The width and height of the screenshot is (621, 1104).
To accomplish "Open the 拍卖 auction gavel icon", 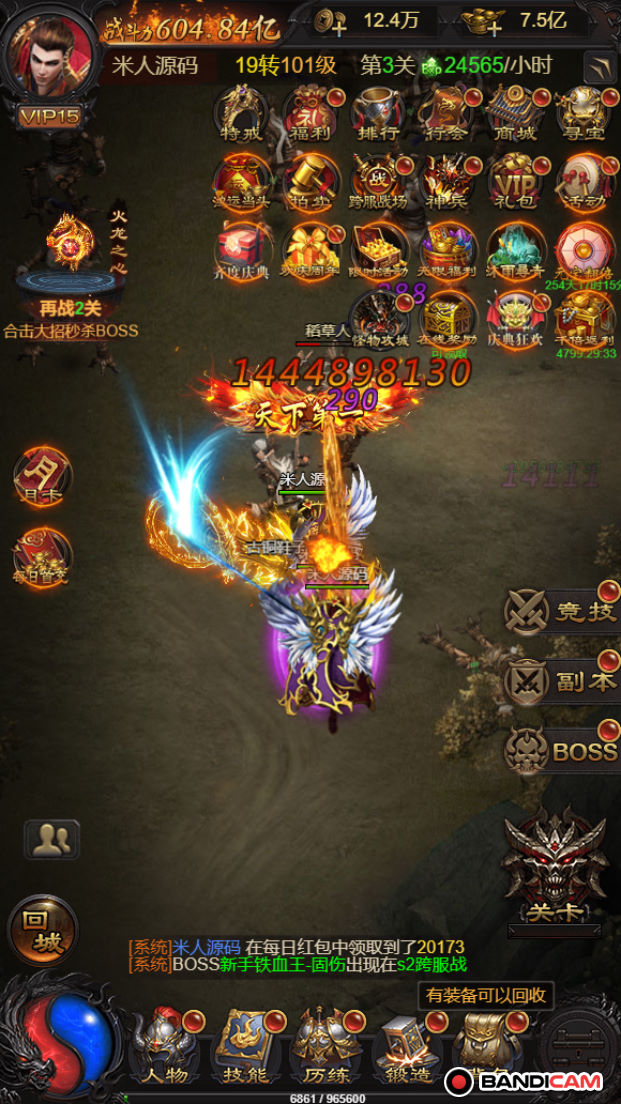I will tap(310, 181).
